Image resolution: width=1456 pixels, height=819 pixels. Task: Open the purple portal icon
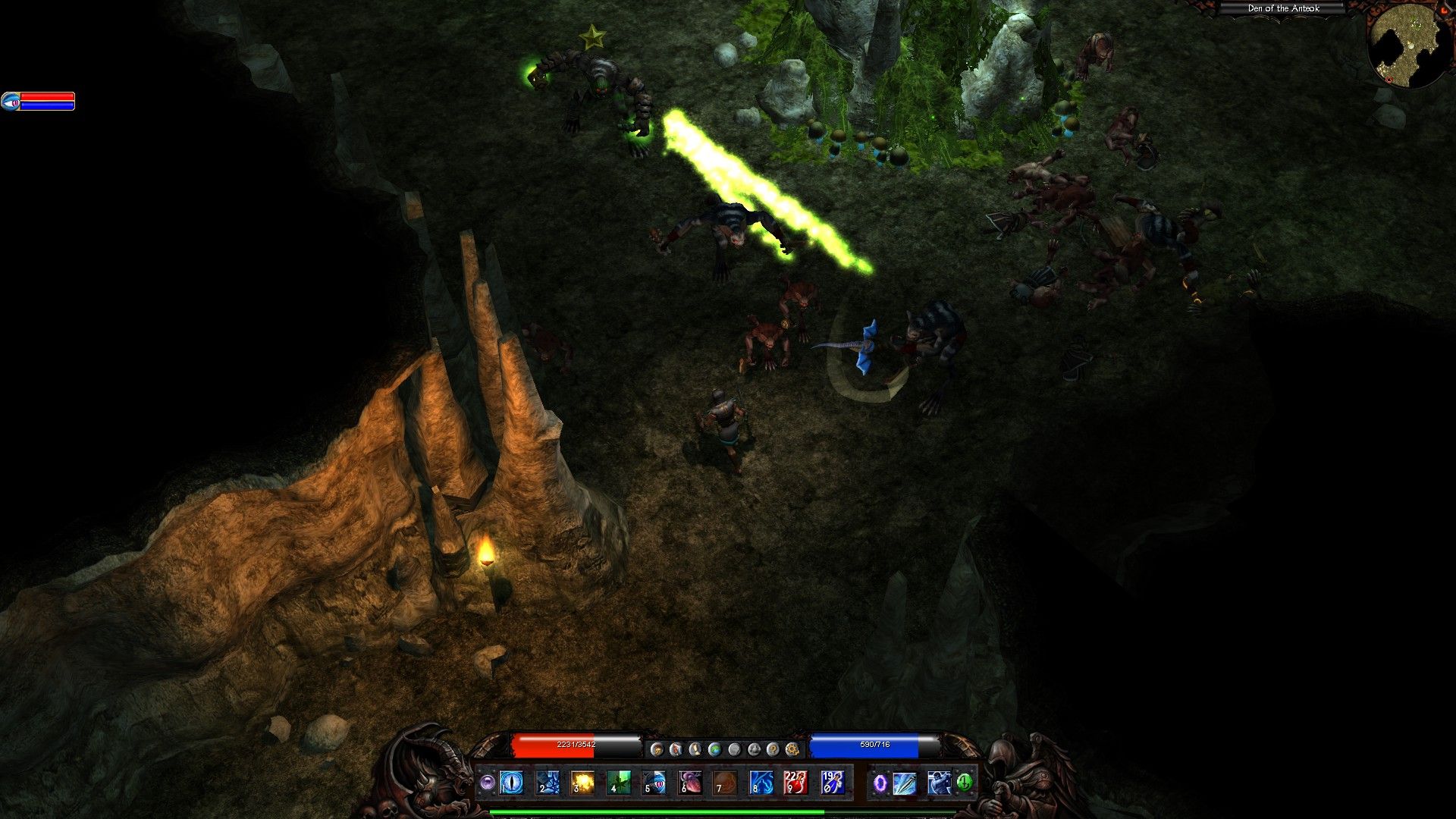pyautogui.click(x=880, y=783)
